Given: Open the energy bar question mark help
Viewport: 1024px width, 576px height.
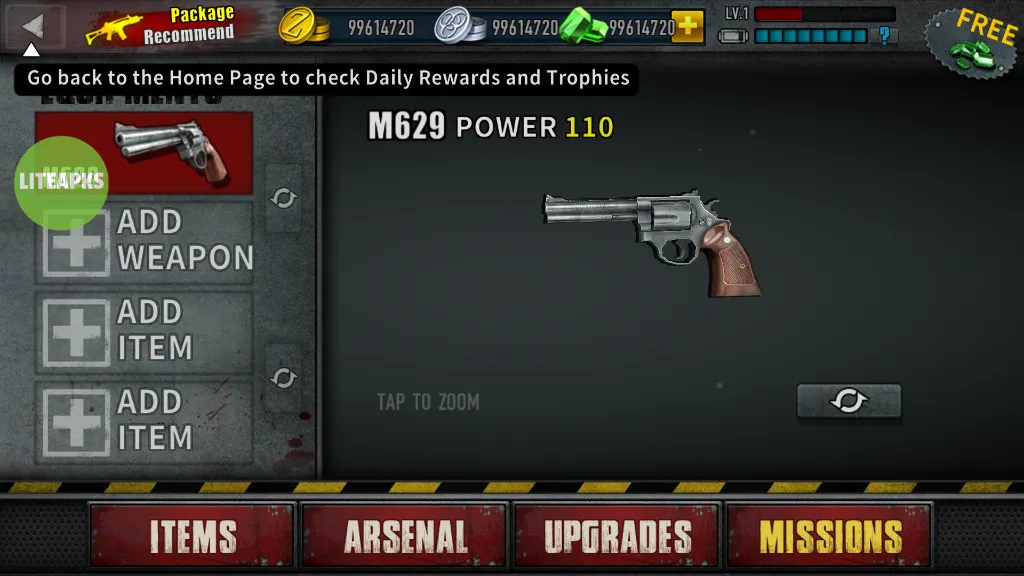Looking at the screenshot, I should tap(884, 37).
